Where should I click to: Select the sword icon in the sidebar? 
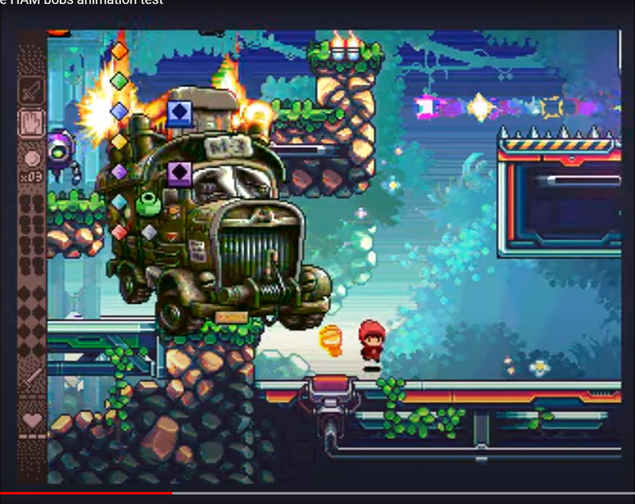pyautogui.click(x=32, y=90)
